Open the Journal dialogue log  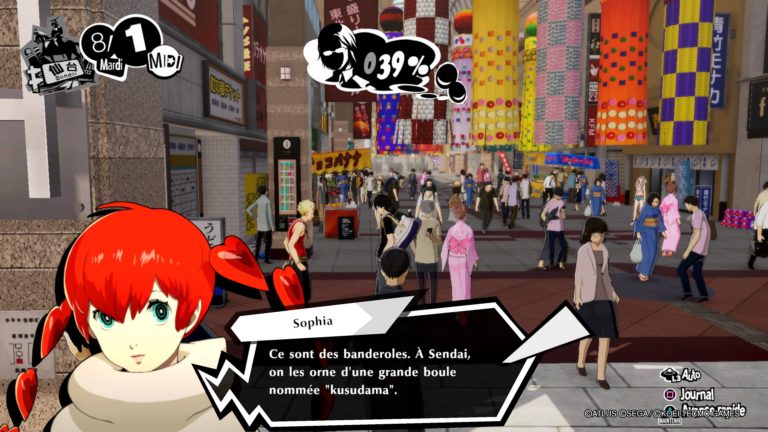coord(697,392)
